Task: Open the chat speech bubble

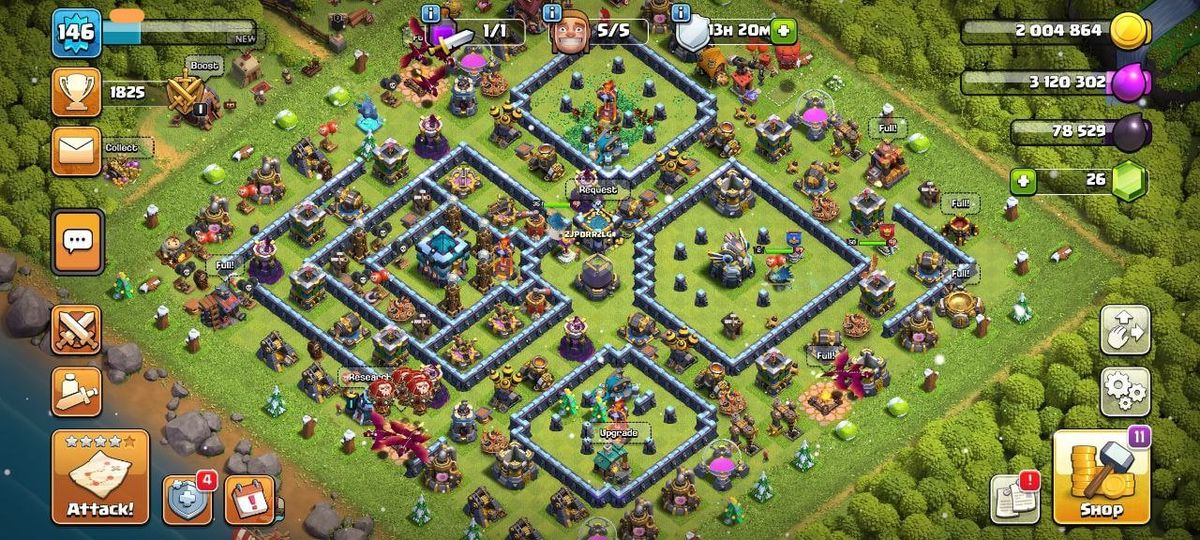Action: point(77,240)
